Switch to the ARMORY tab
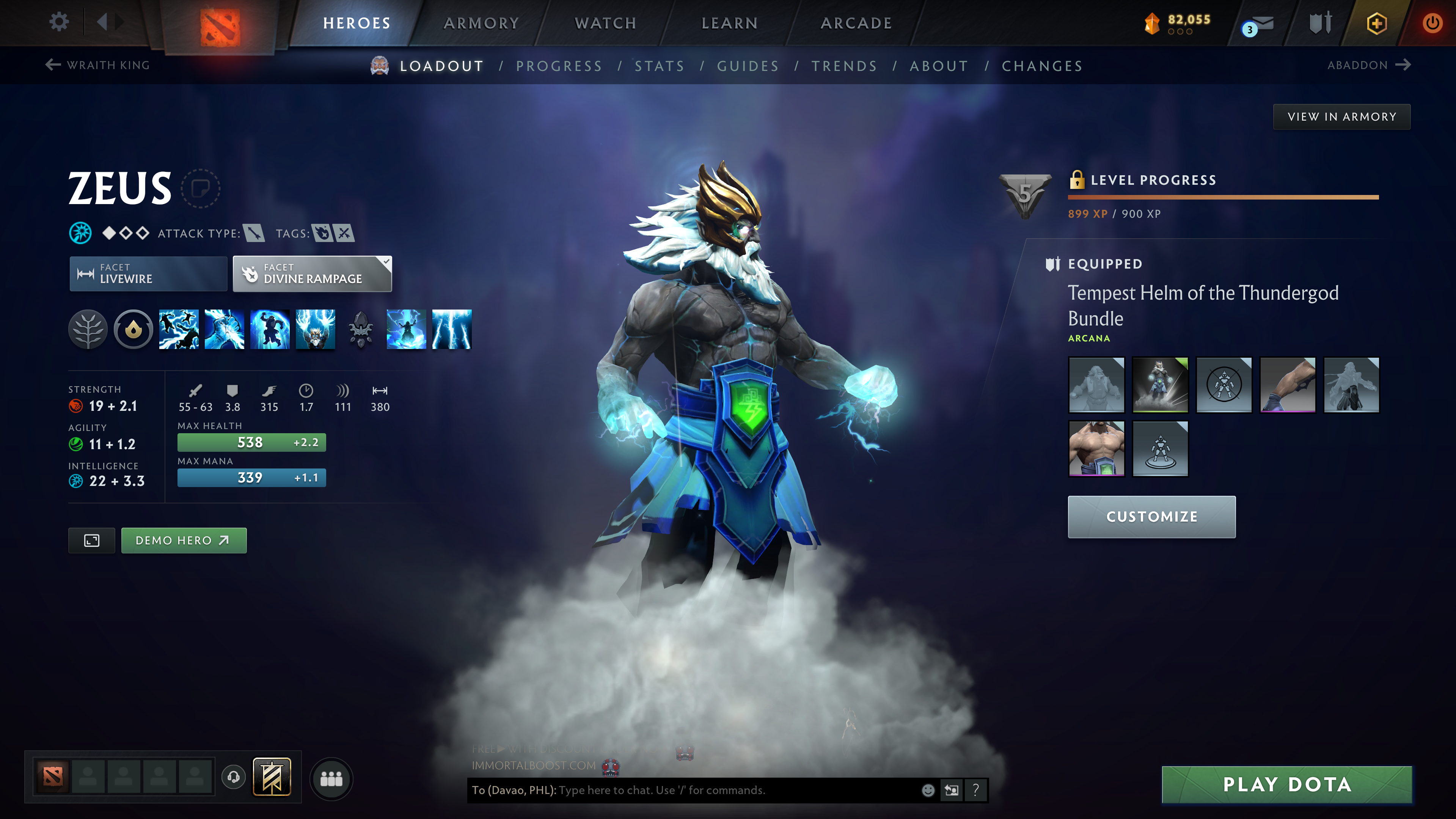Viewport: 1456px width, 819px height. [481, 23]
